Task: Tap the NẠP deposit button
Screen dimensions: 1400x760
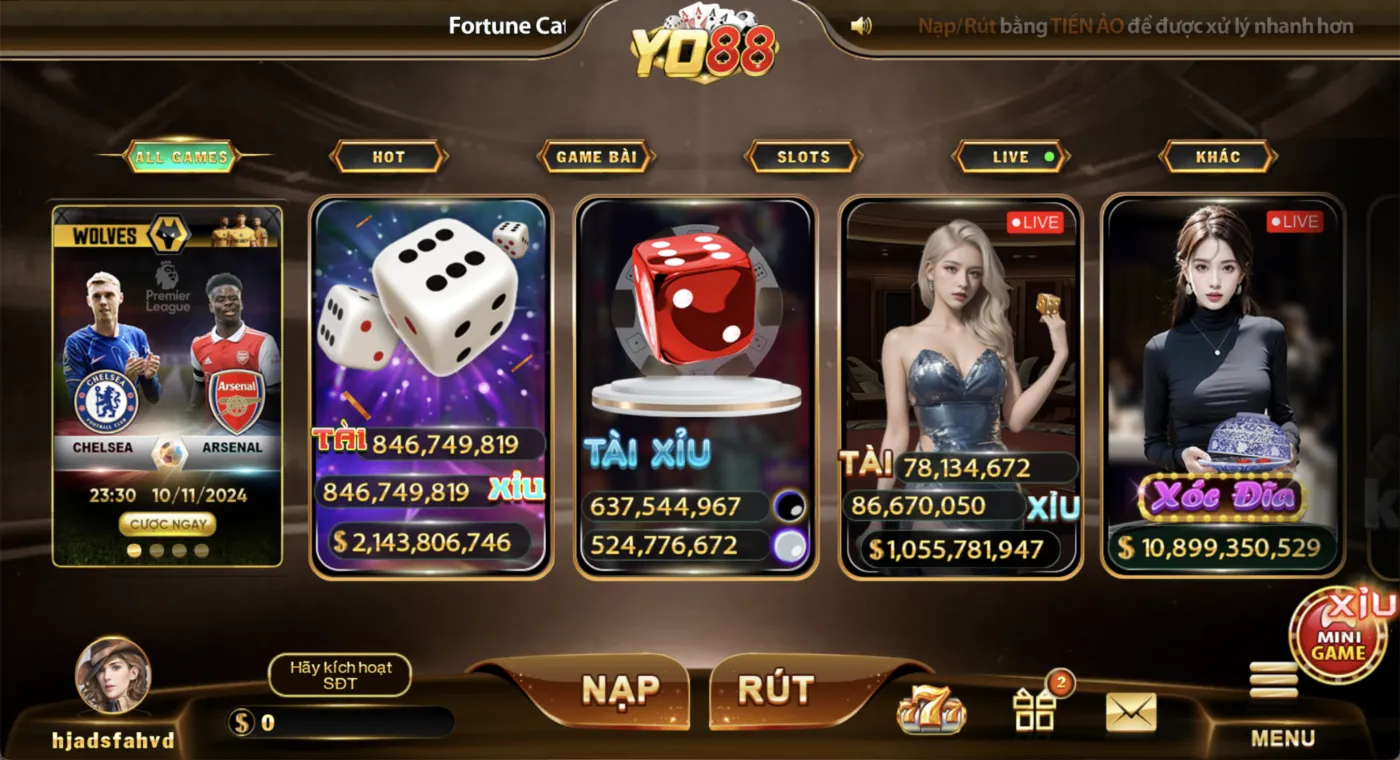Action: click(620, 690)
